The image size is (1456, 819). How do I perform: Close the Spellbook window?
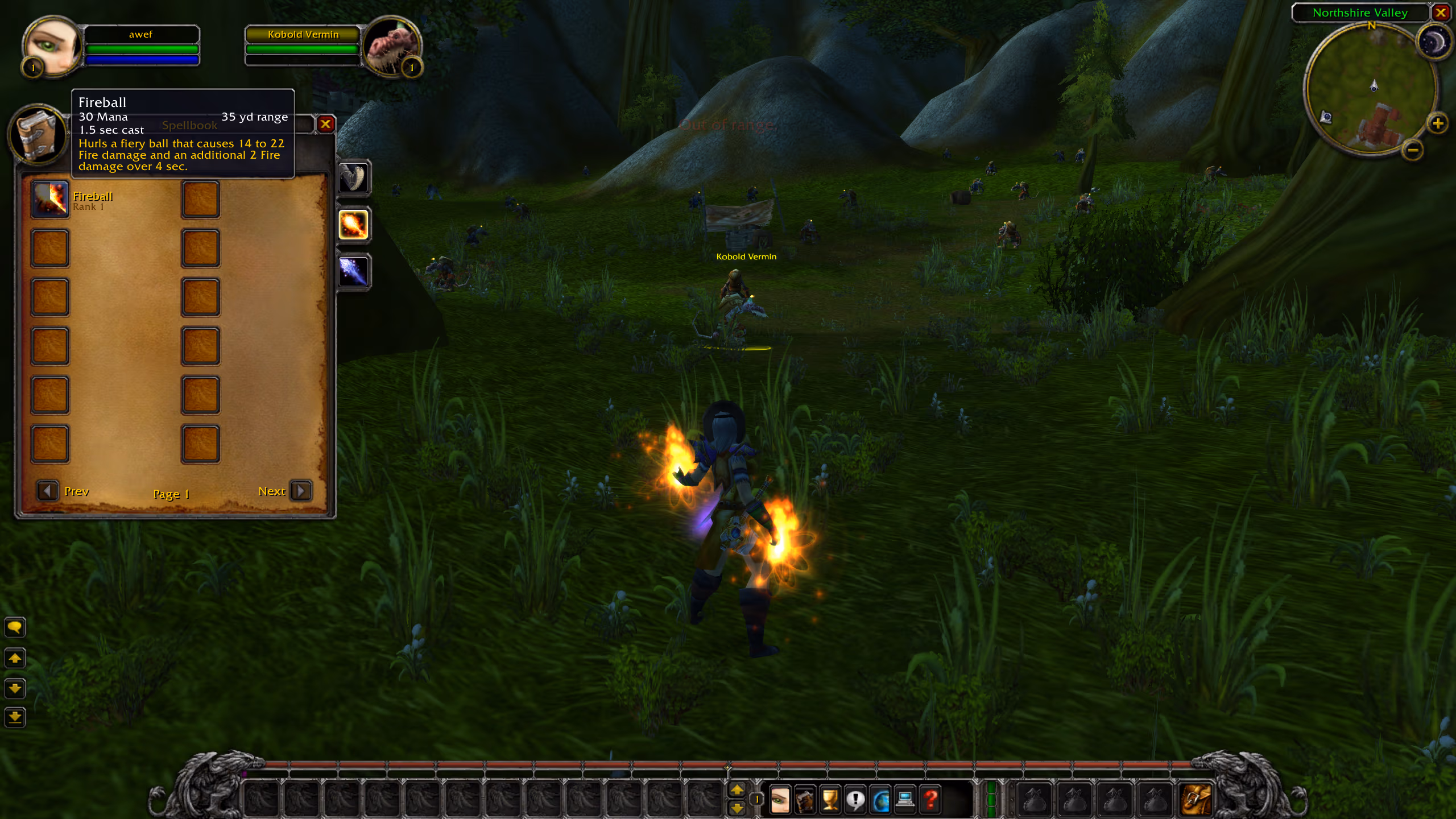[x=325, y=124]
